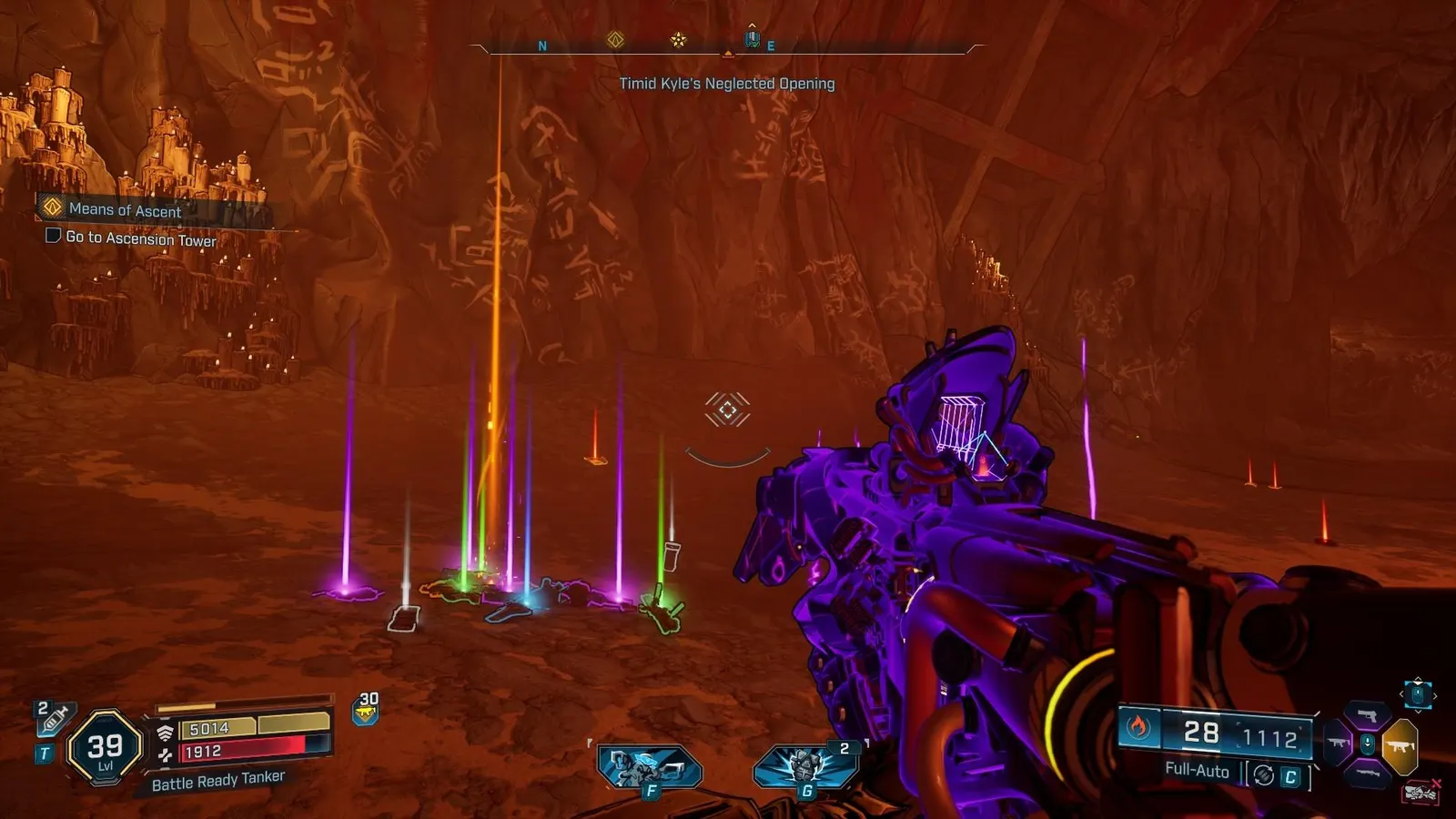Check the Go to Ascension Tower objective box
The width and height of the screenshot is (1456, 819).
coord(51,238)
